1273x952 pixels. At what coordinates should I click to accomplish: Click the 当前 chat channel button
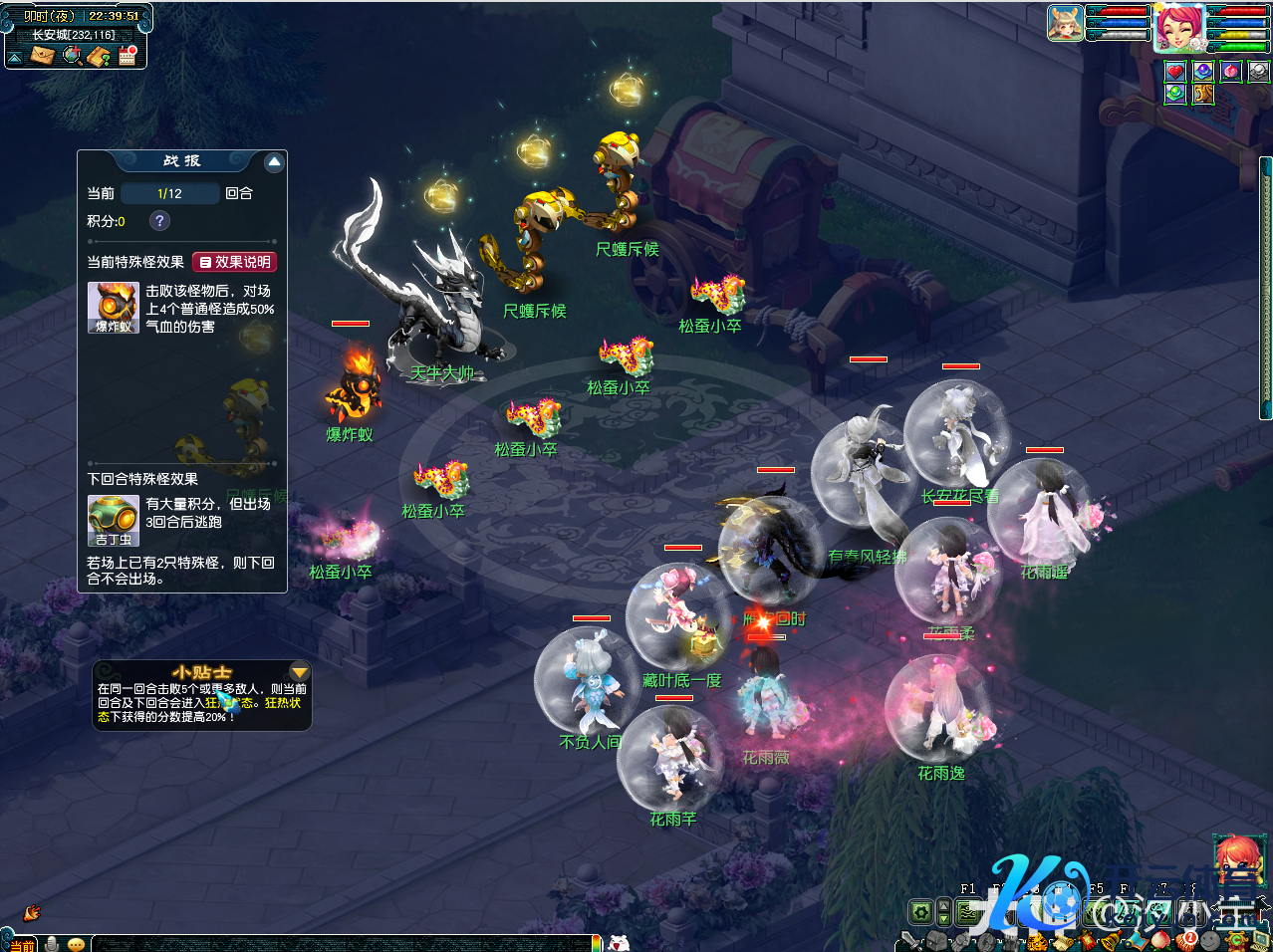click(x=22, y=944)
